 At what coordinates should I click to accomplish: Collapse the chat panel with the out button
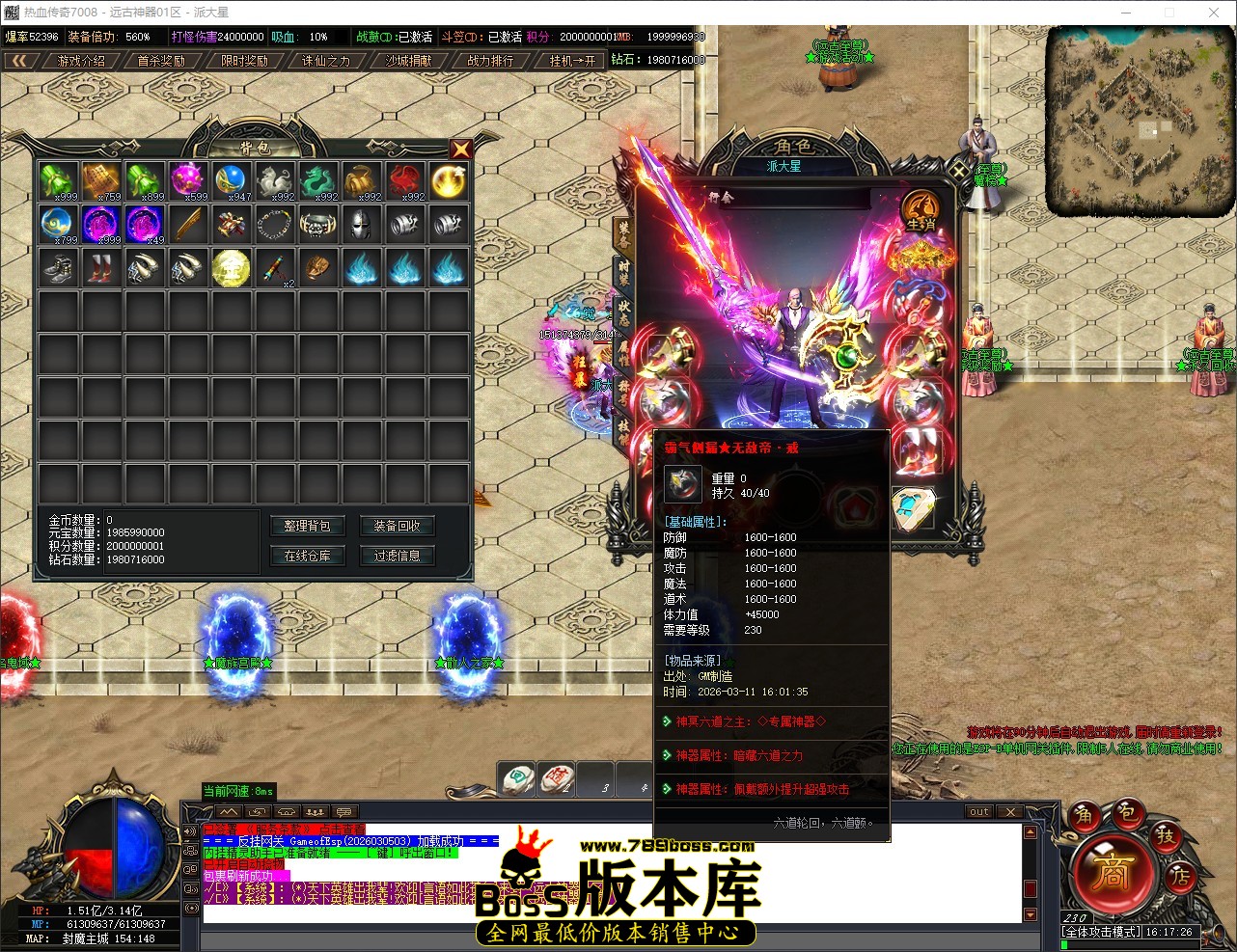coord(979,811)
